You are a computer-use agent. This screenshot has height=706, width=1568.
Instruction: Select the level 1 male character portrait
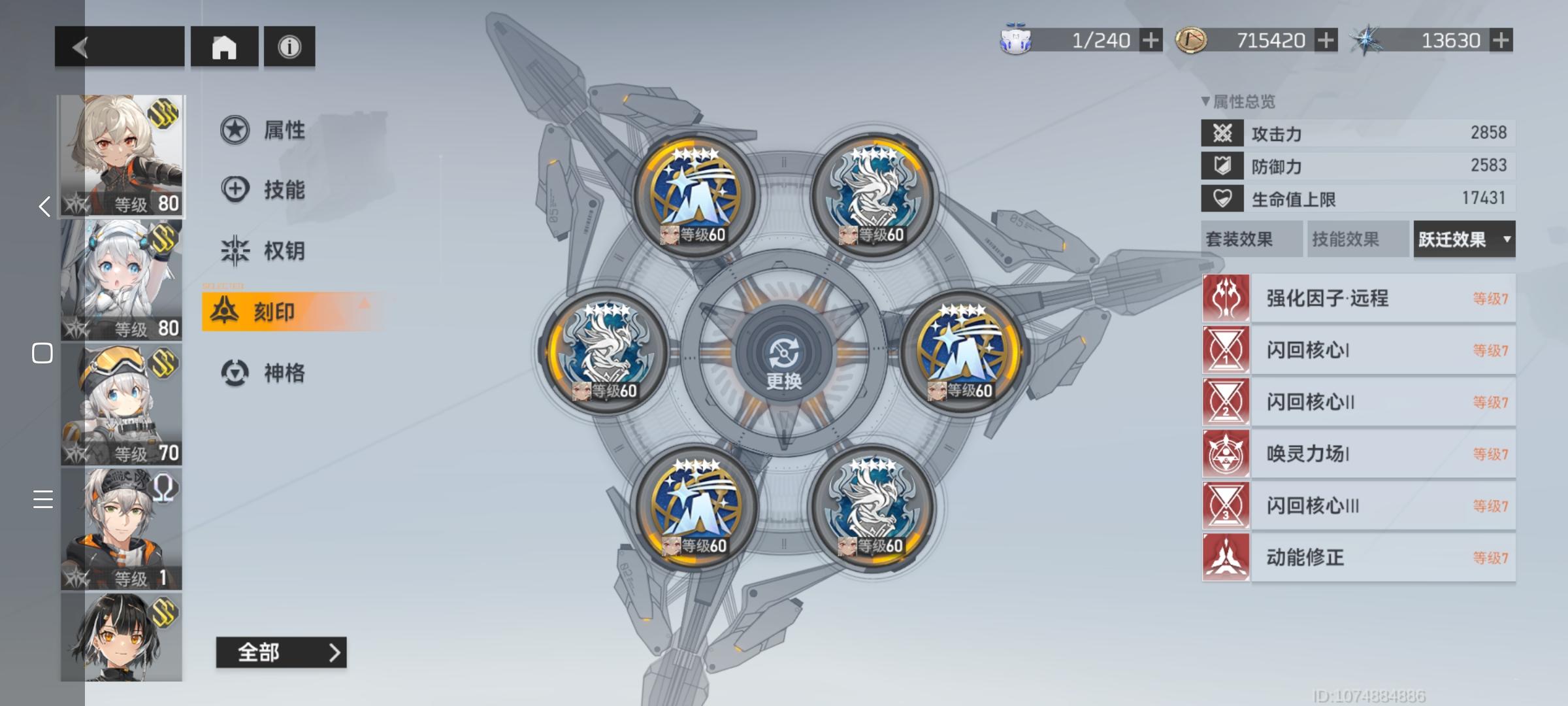[121, 523]
